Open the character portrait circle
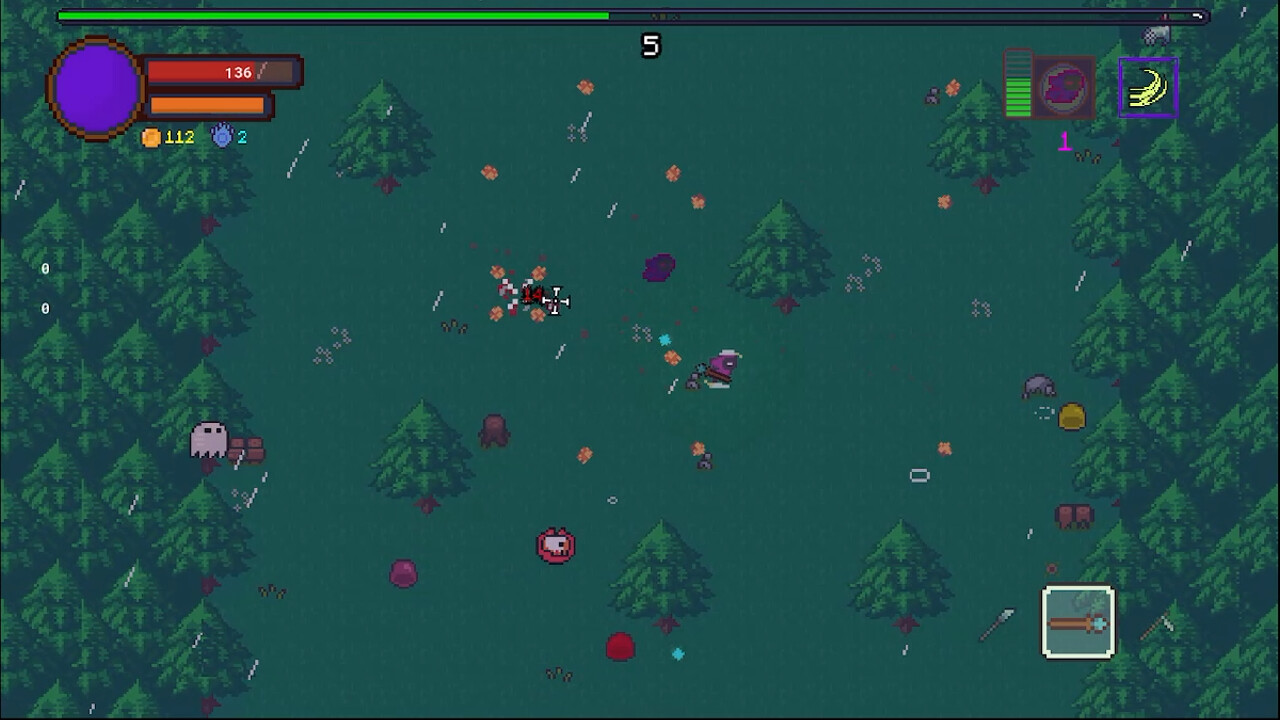Screen dimensions: 1280x720 coord(95,88)
